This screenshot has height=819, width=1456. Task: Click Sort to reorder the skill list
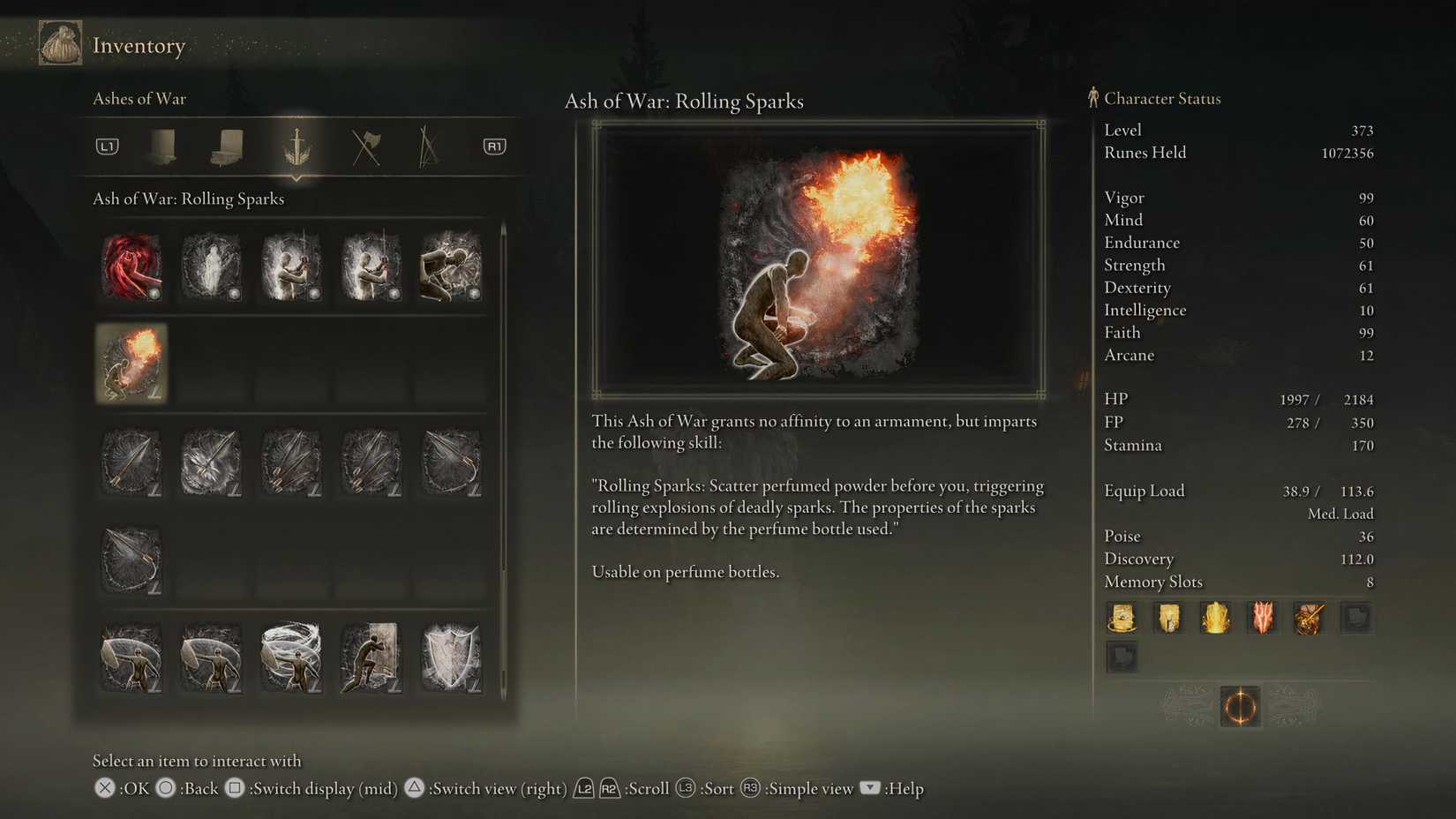pyautogui.click(x=717, y=788)
